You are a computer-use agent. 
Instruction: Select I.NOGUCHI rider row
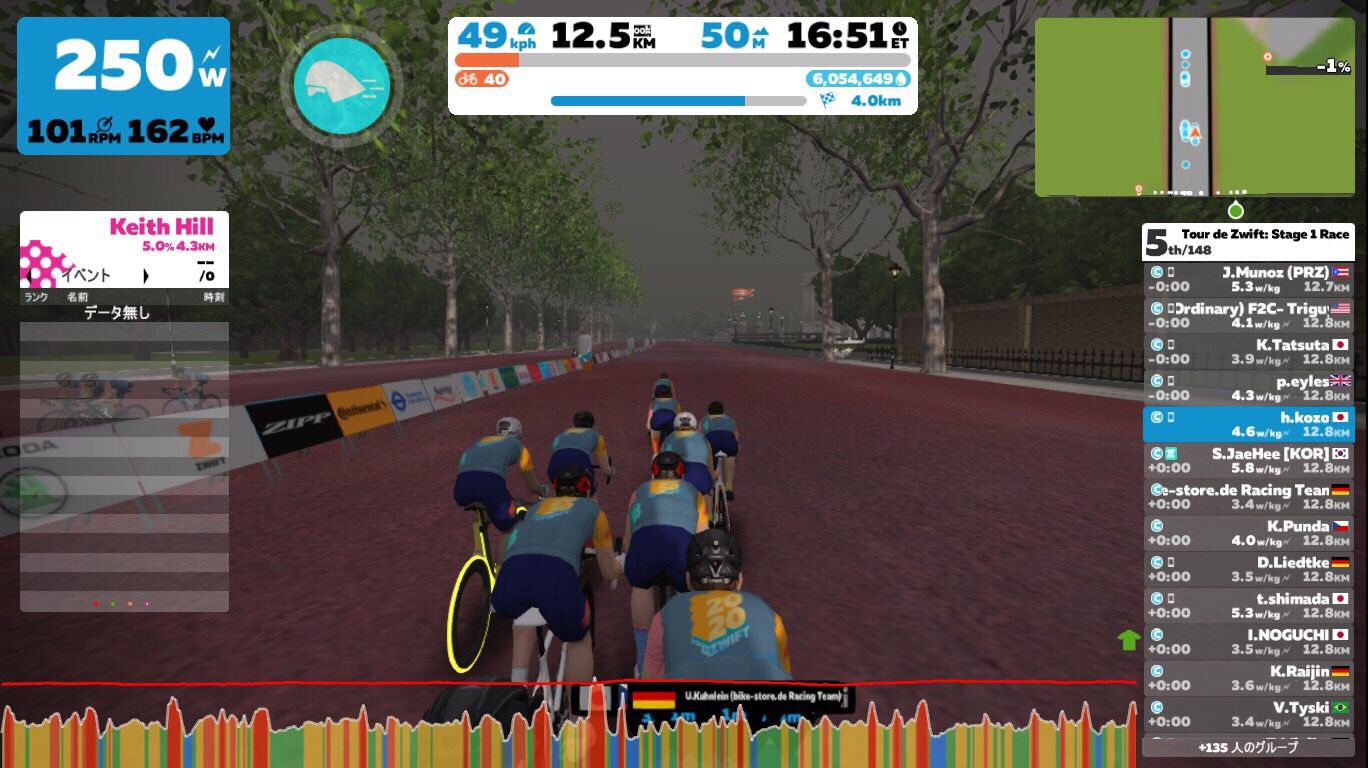1248,642
